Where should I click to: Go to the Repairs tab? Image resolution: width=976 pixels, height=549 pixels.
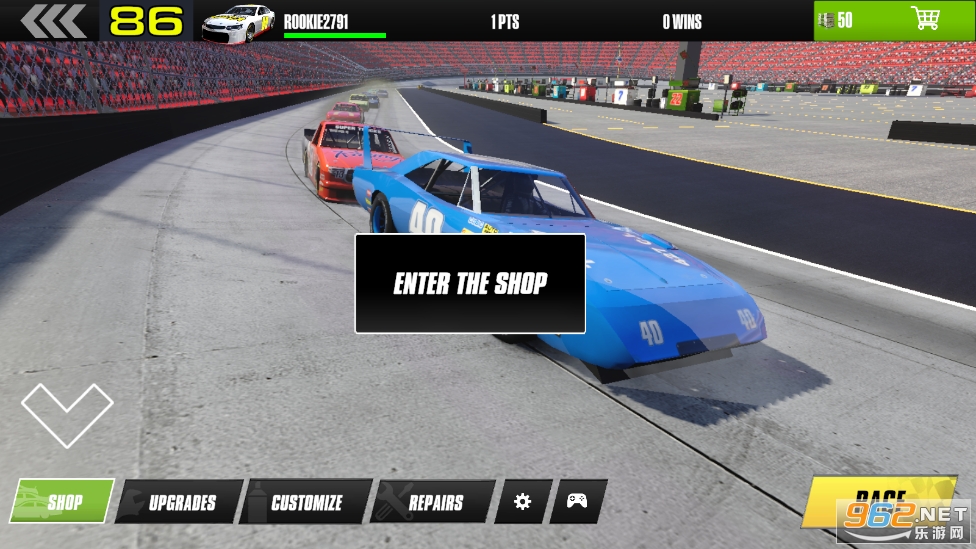tap(434, 502)
